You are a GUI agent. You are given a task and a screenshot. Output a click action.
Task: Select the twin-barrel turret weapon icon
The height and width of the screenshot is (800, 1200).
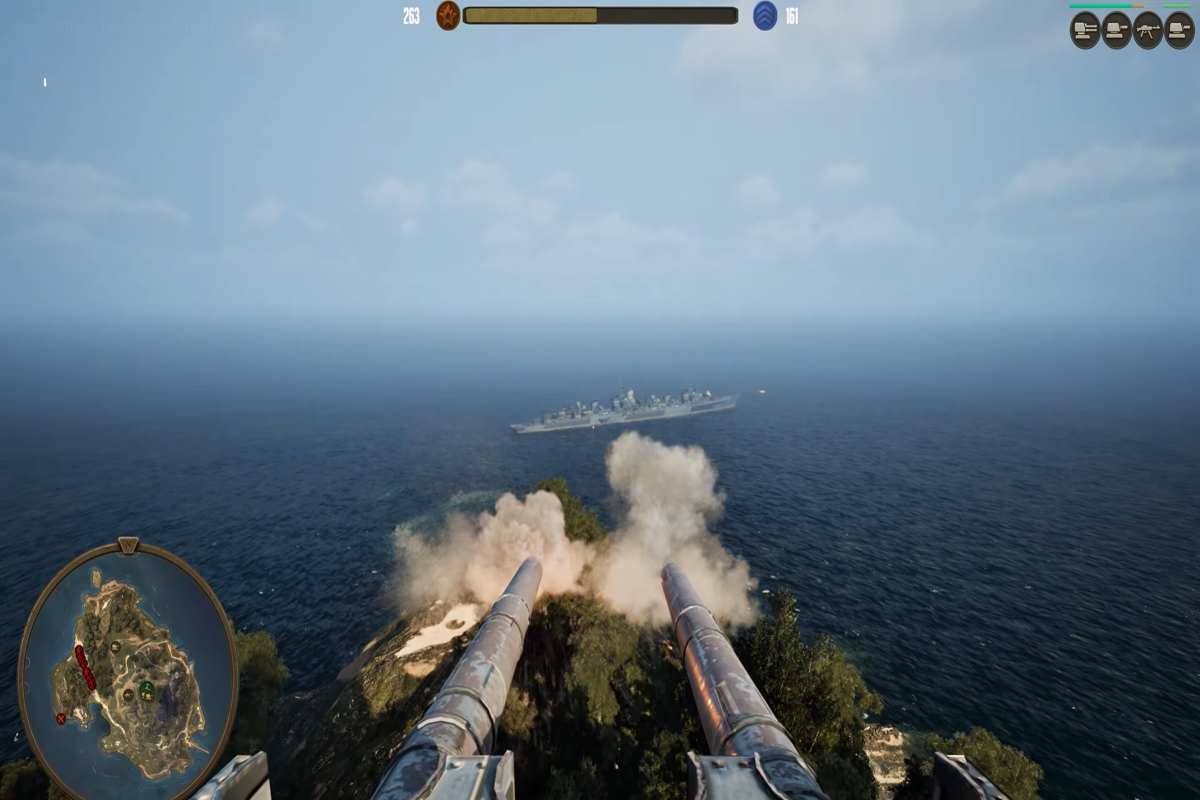pyautogui.click(x=1085, y=30)
